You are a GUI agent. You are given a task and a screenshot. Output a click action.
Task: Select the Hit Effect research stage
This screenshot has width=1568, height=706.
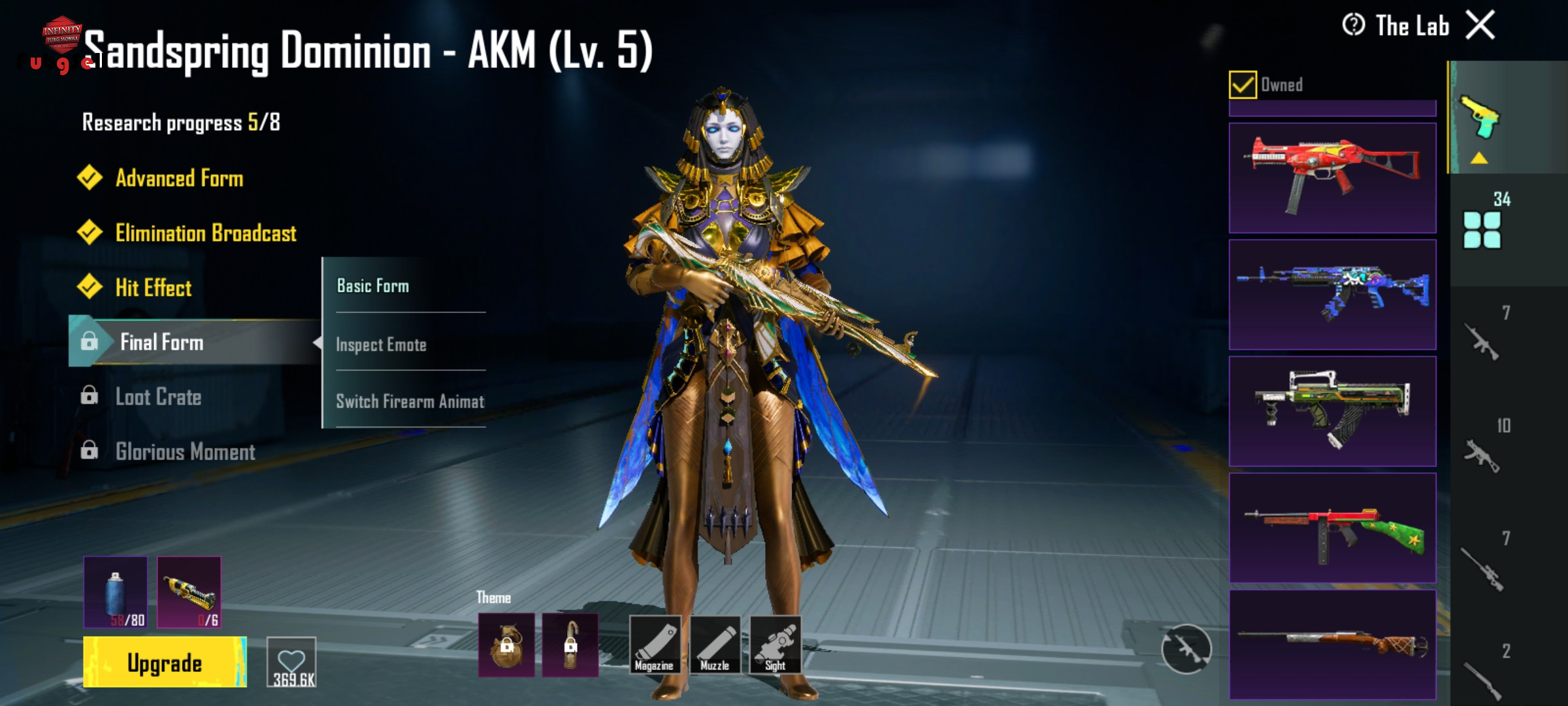(x=153, y=288)
